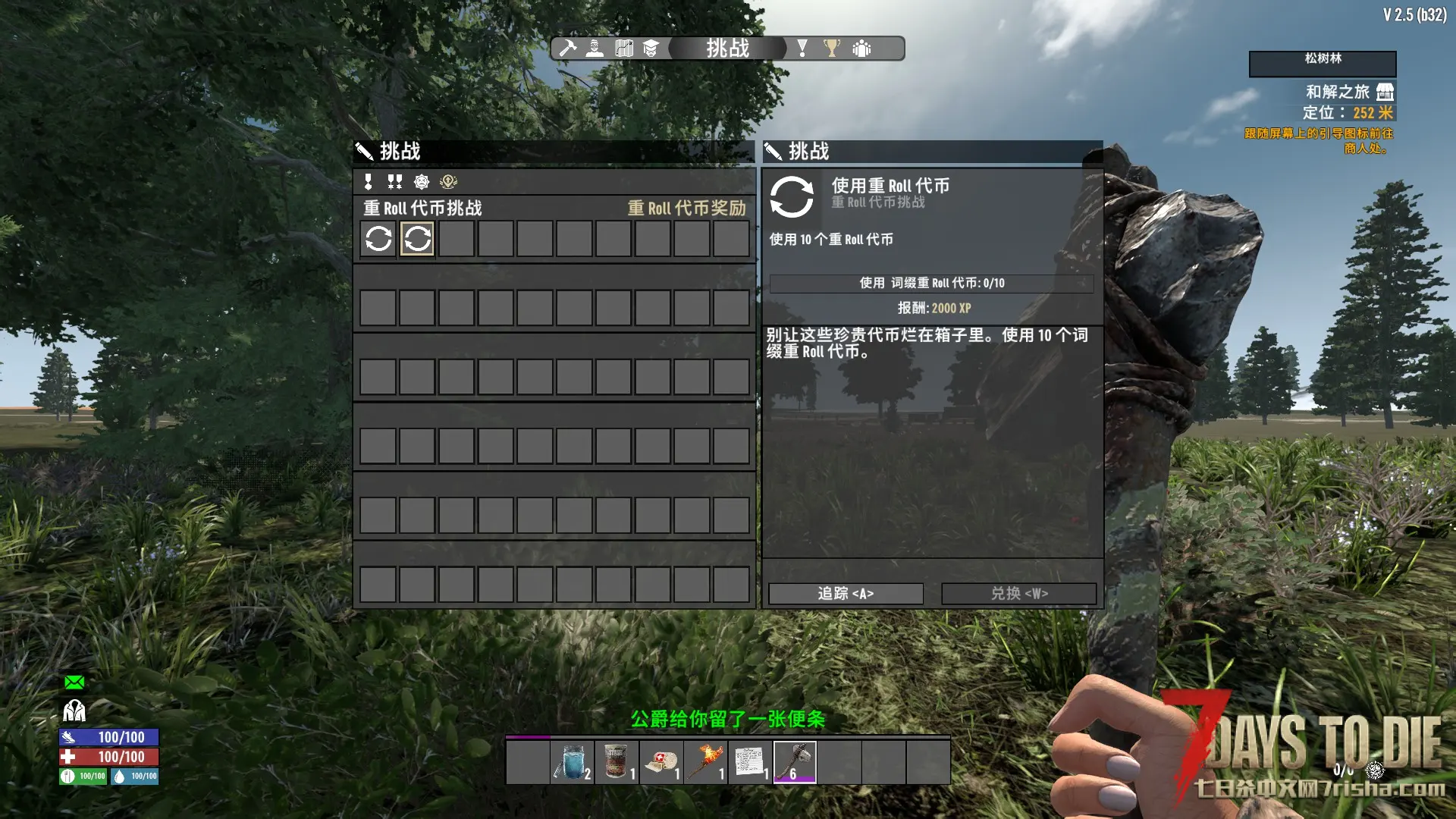Select the bandage hotbar slot
This screenshot has height=819, width=1456.
pos(661,761)
